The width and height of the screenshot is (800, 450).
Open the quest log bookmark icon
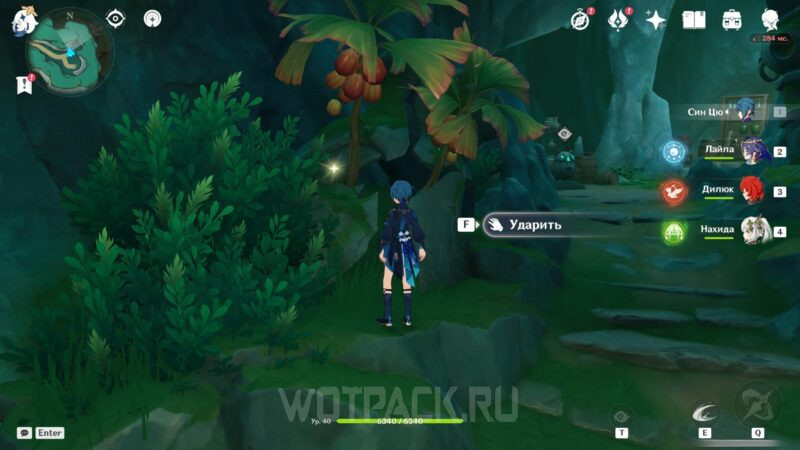tap(24, 87)
